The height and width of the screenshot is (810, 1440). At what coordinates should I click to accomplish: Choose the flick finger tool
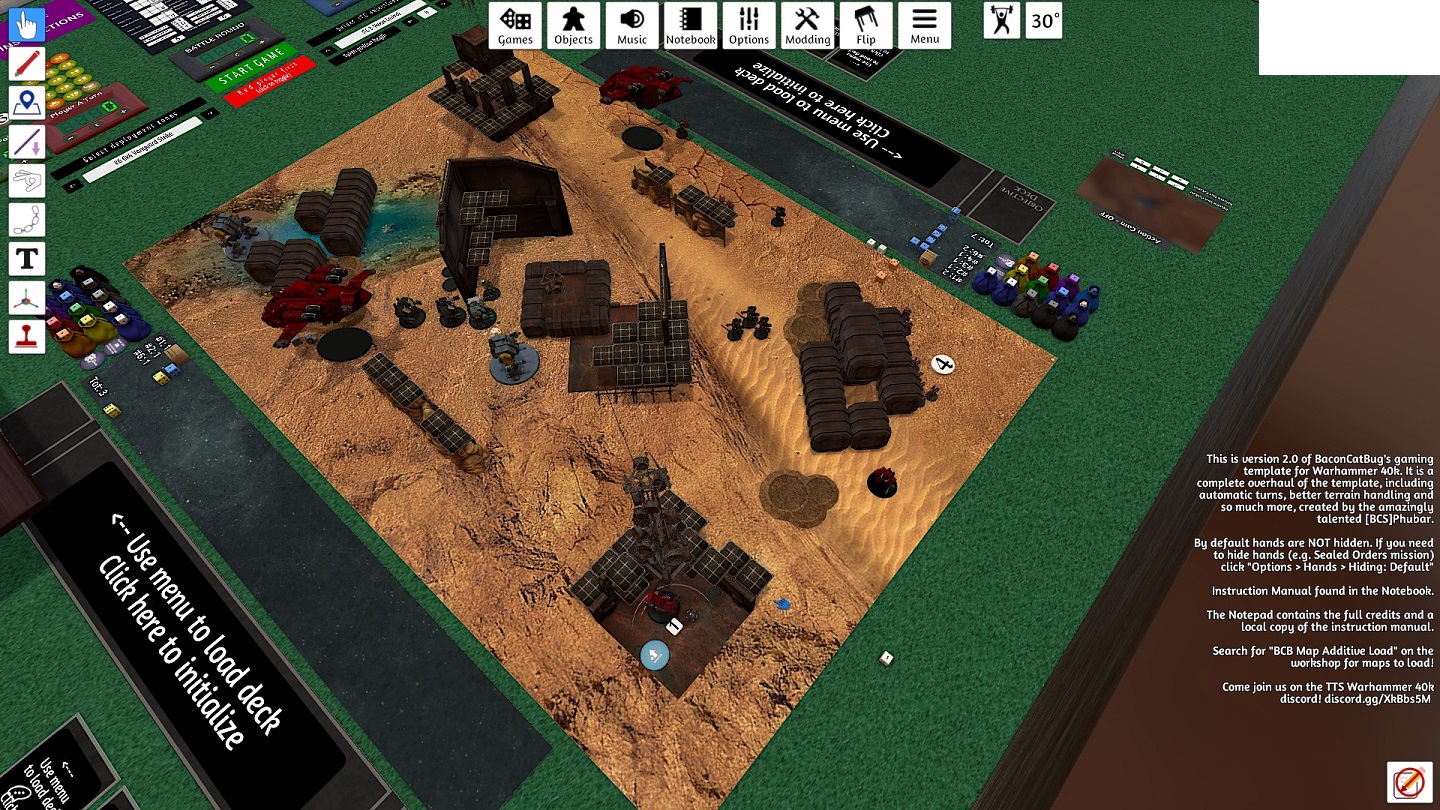pyautogui.click(x=27, y=180)
